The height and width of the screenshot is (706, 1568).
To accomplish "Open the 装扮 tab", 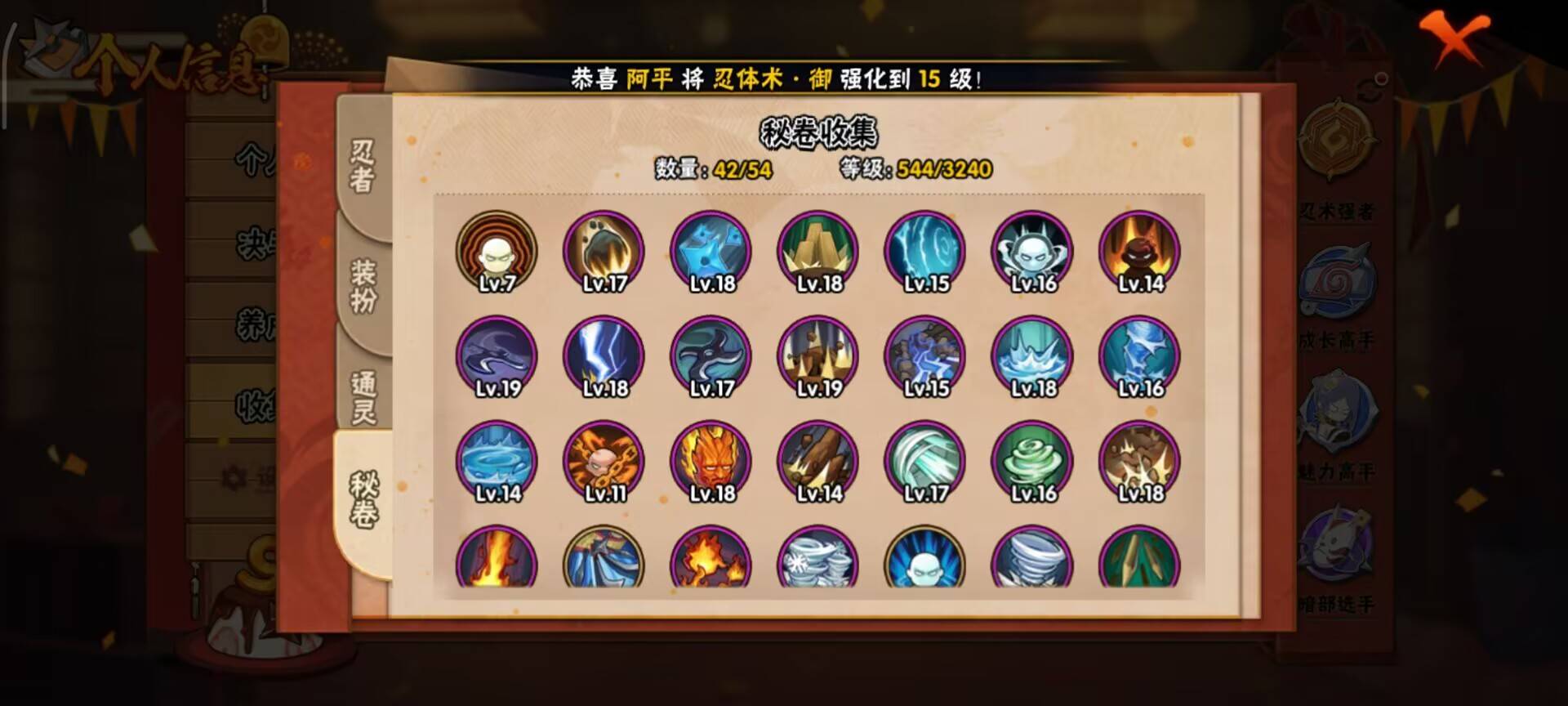I will (x=363, y=285).
